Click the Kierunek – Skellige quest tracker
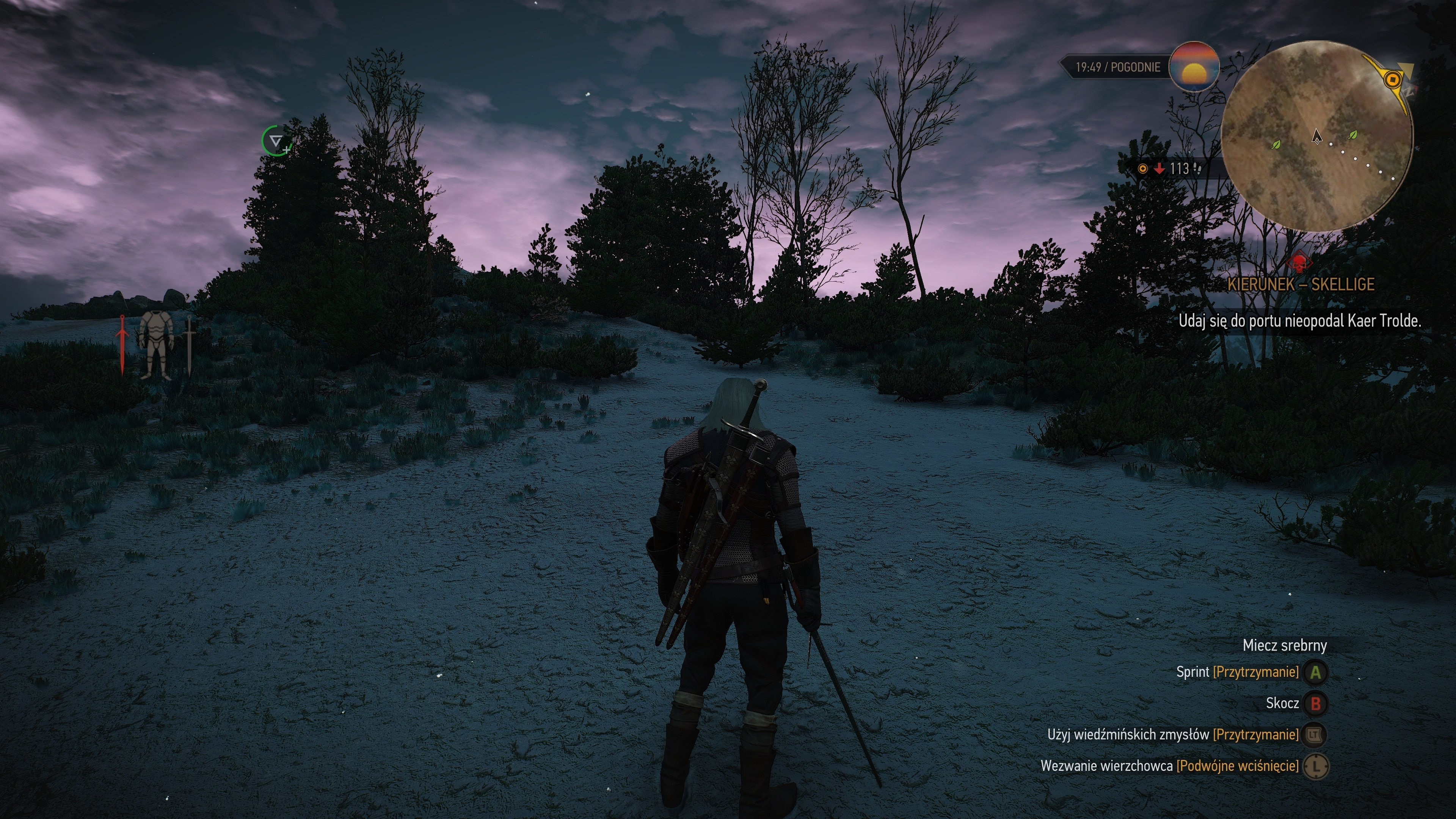Image resolution: width=1456 pixels, height=819 pixels. click(x=1301, y=284)
